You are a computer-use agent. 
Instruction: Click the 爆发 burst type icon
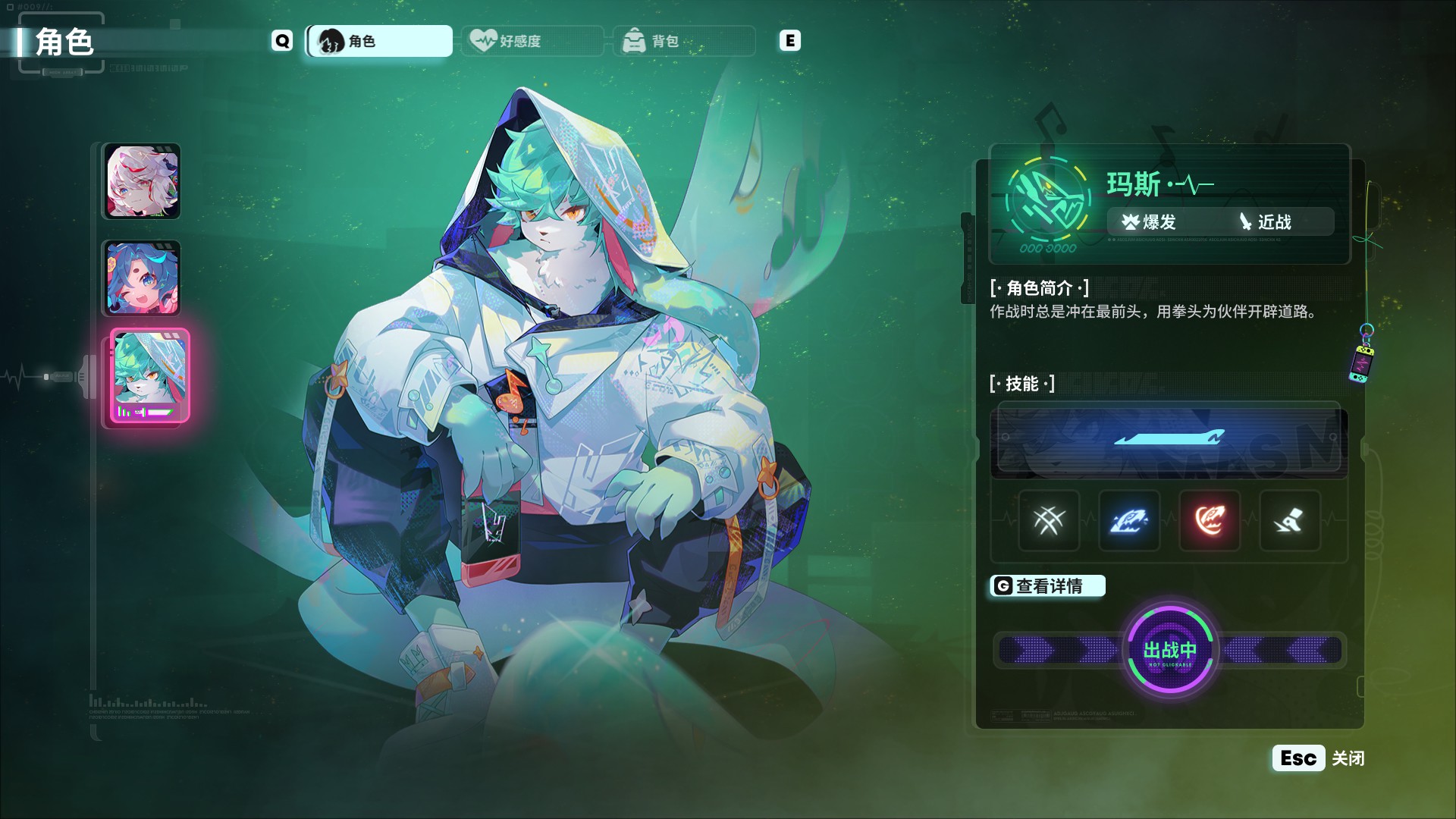1130,221
